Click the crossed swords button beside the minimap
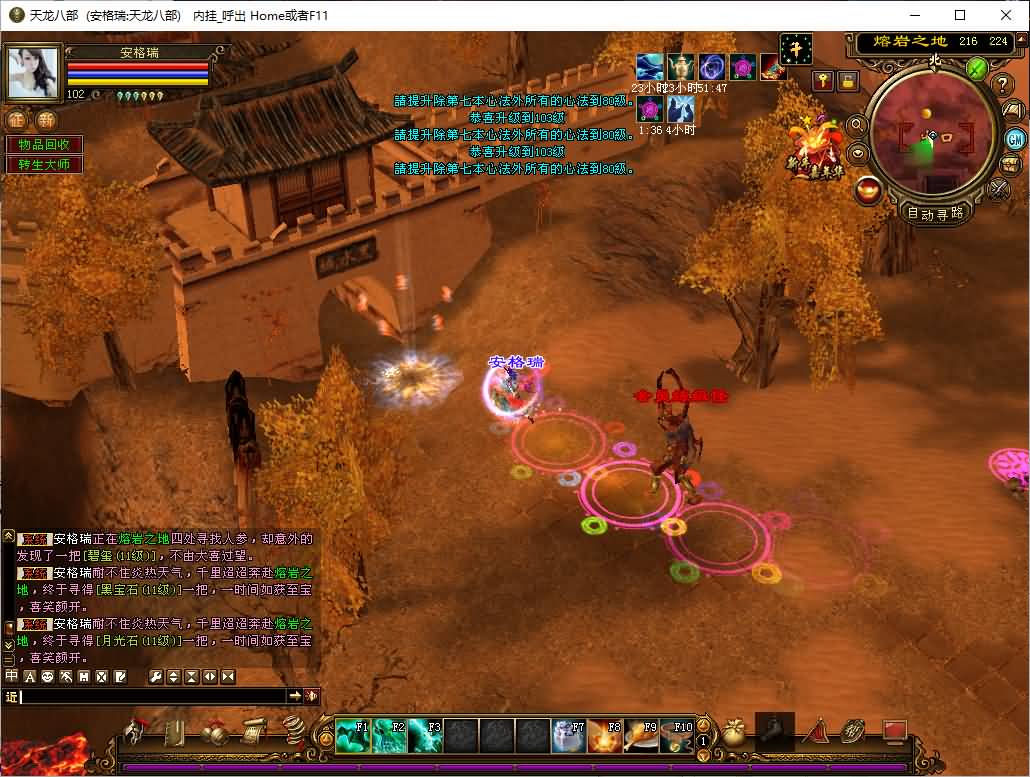 click(998, 188)
